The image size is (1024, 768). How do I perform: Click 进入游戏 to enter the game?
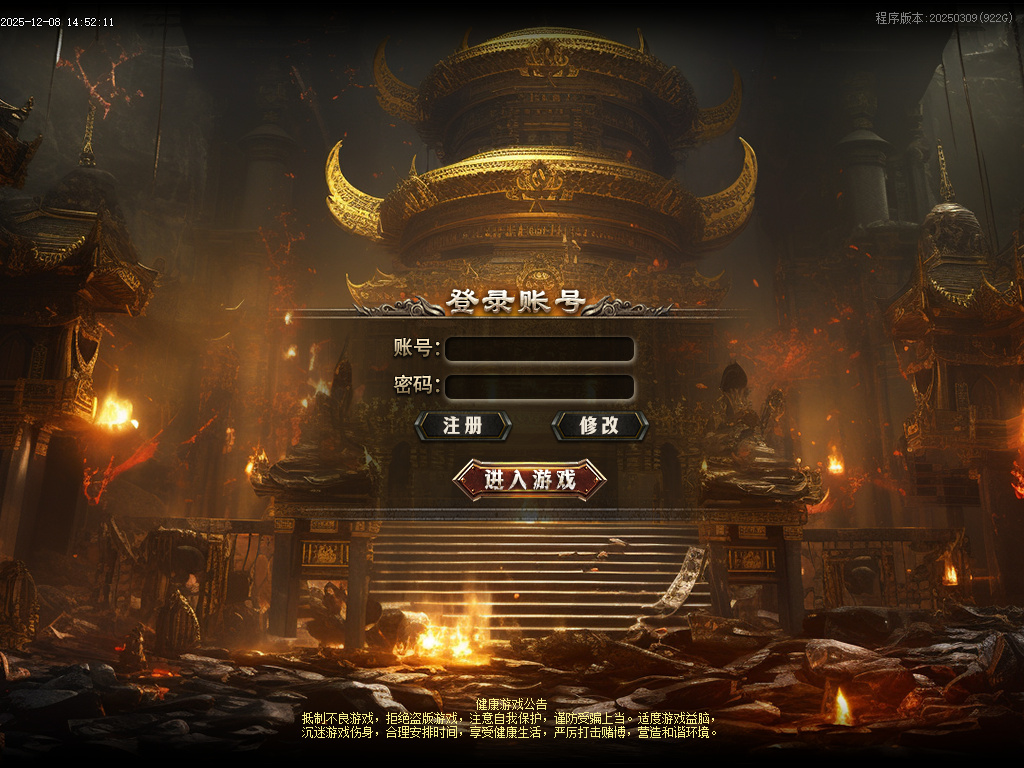(530, 480)
